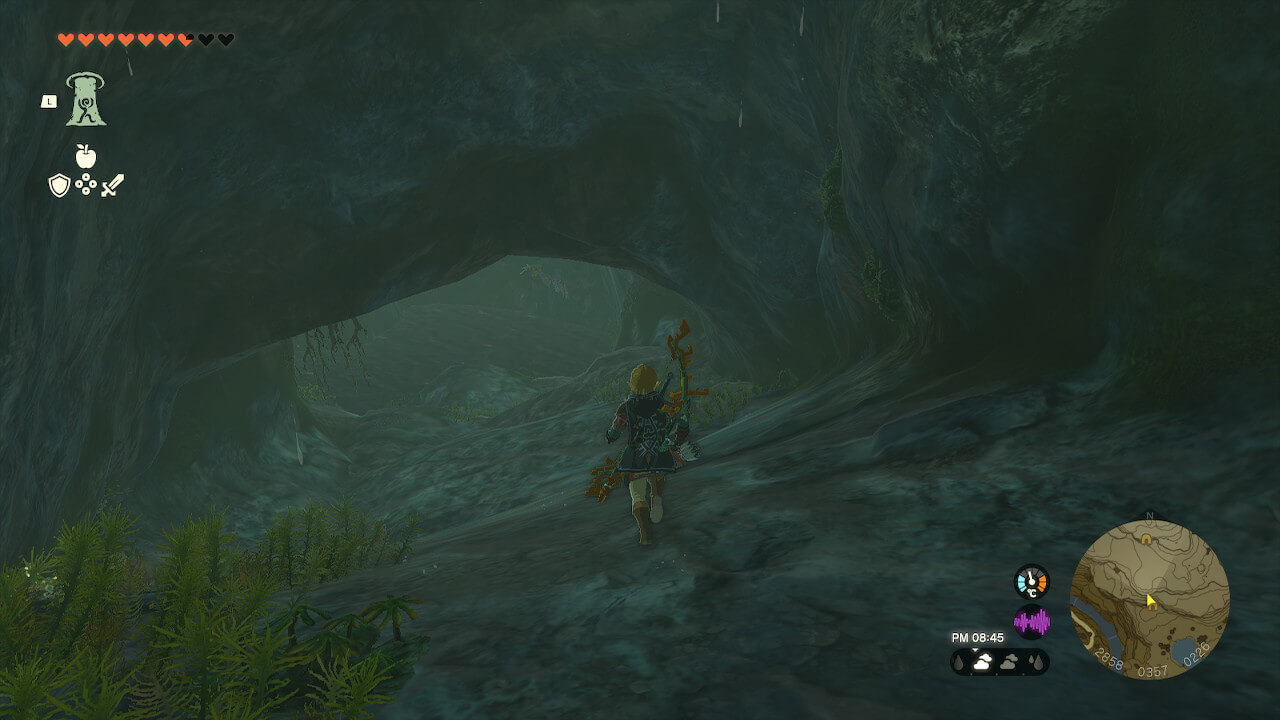Check the temperature gauge icon
The height and width of the screenshot is (720, 1280).
1031,582
